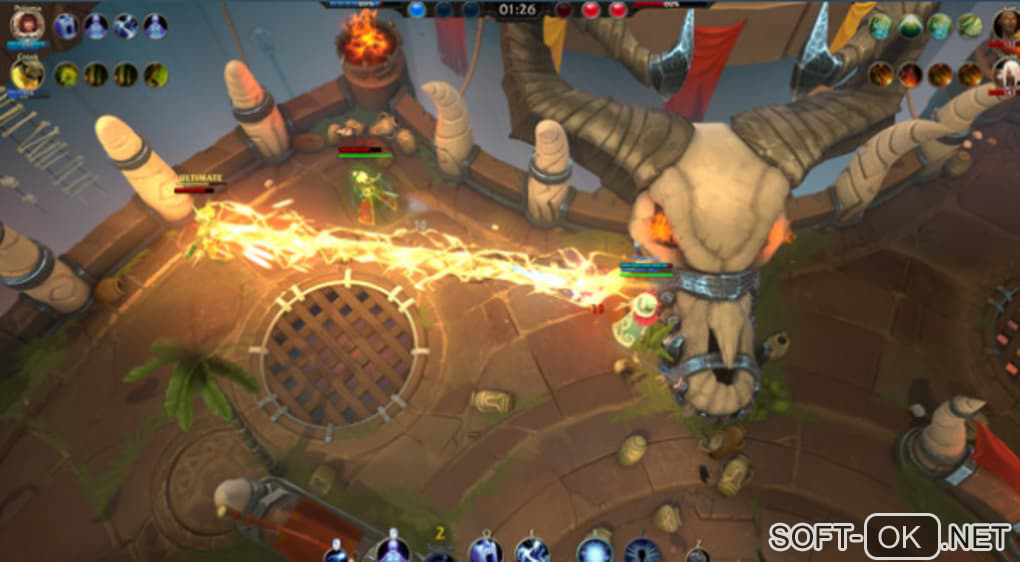1020x562 pixels.
Task: Activate the glowing blue orb ability
Action: 594,550
